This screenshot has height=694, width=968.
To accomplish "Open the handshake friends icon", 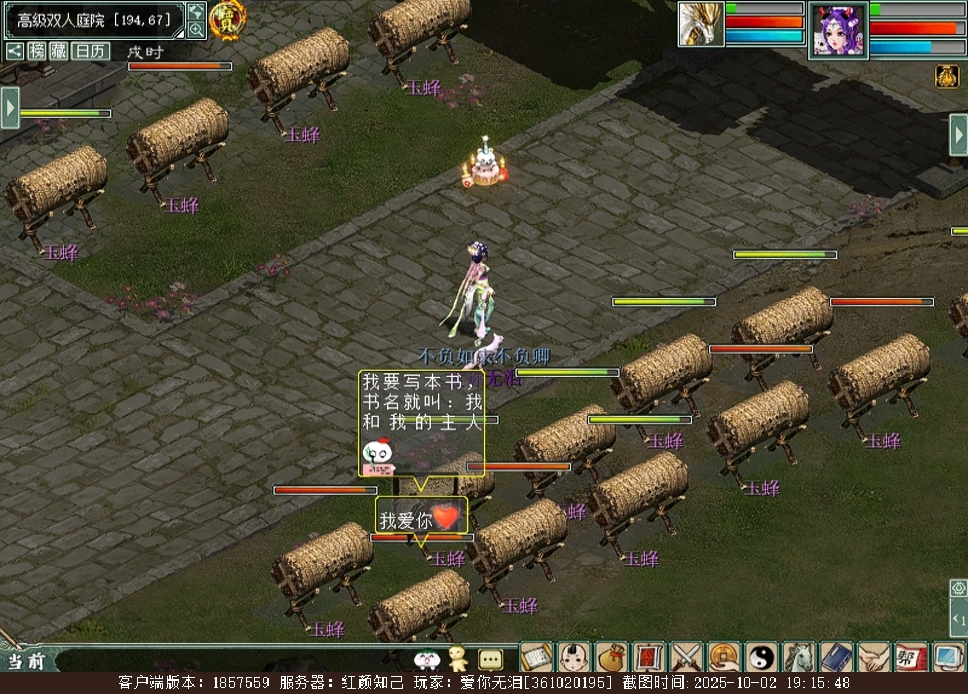I will click(873, 657).
